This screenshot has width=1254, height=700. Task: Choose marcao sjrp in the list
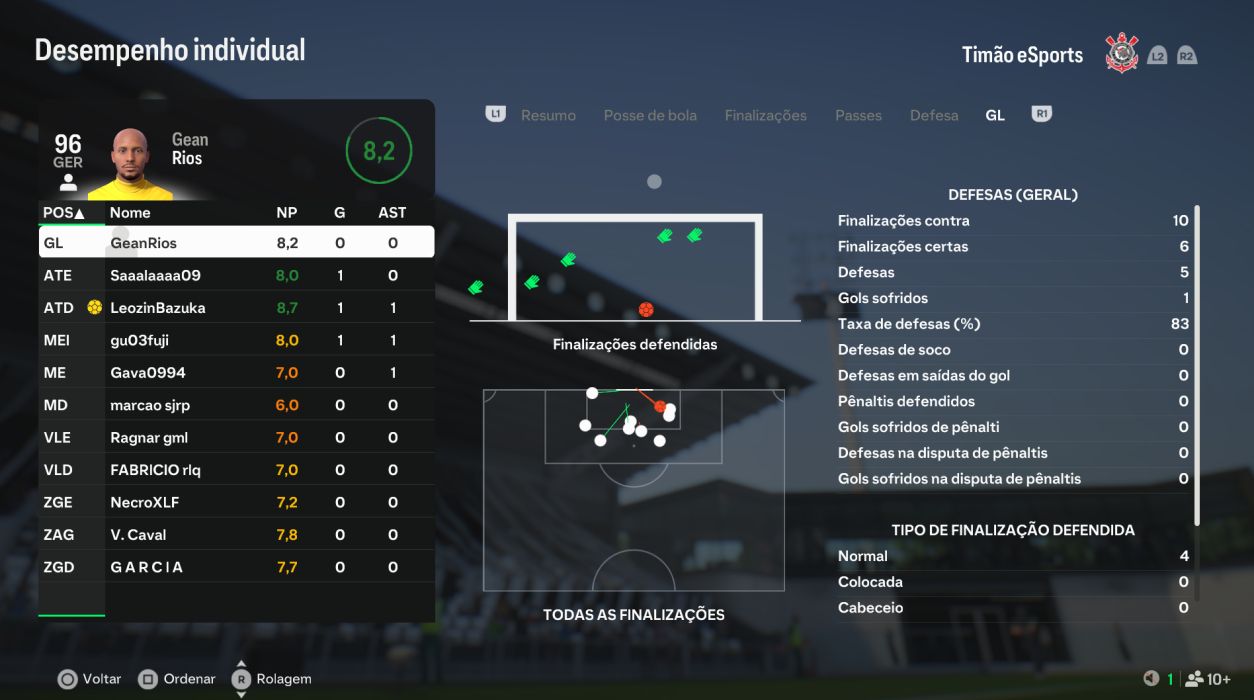[236, 405]
